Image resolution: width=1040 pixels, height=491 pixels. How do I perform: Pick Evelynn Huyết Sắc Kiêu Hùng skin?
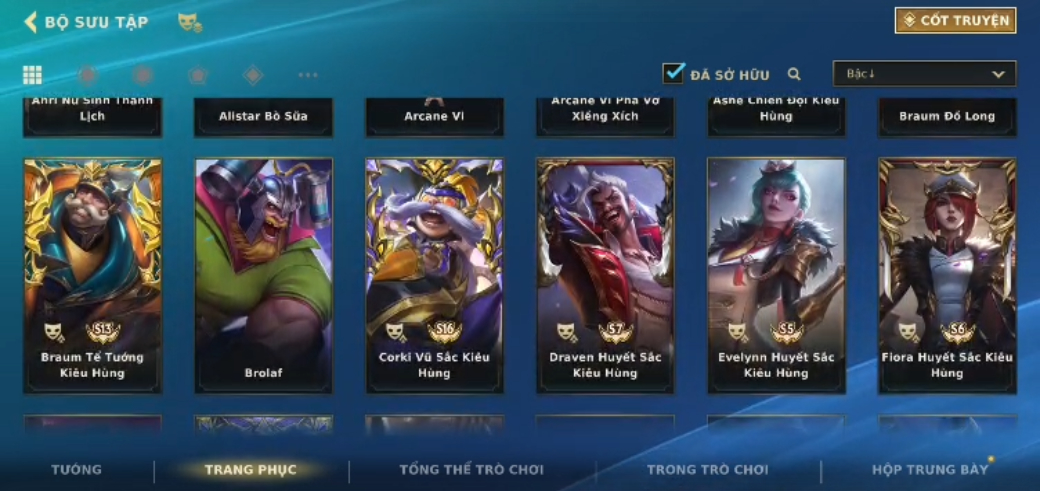[x=776, y=275]
